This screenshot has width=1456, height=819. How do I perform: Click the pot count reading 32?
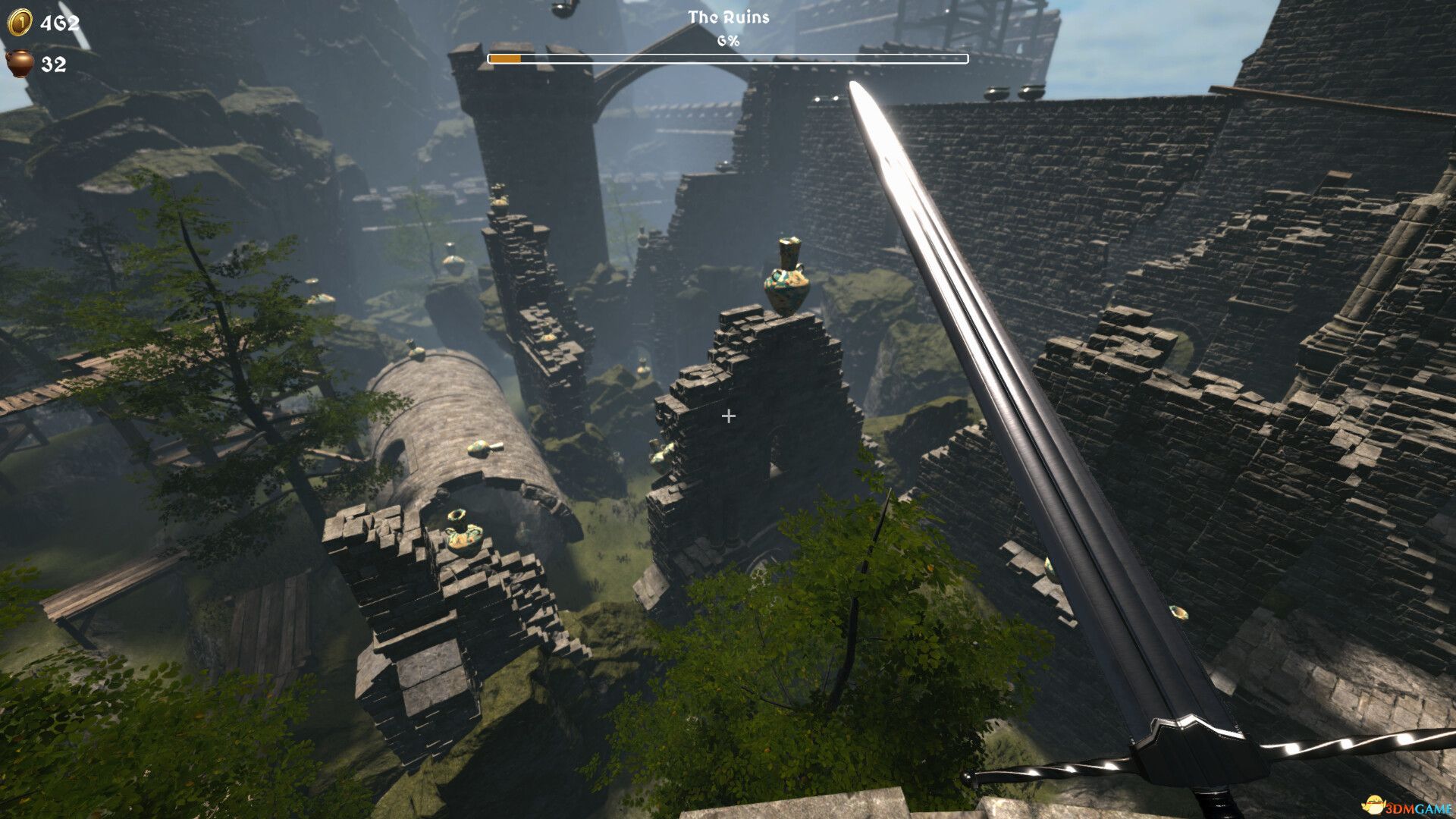pos(52,65)
